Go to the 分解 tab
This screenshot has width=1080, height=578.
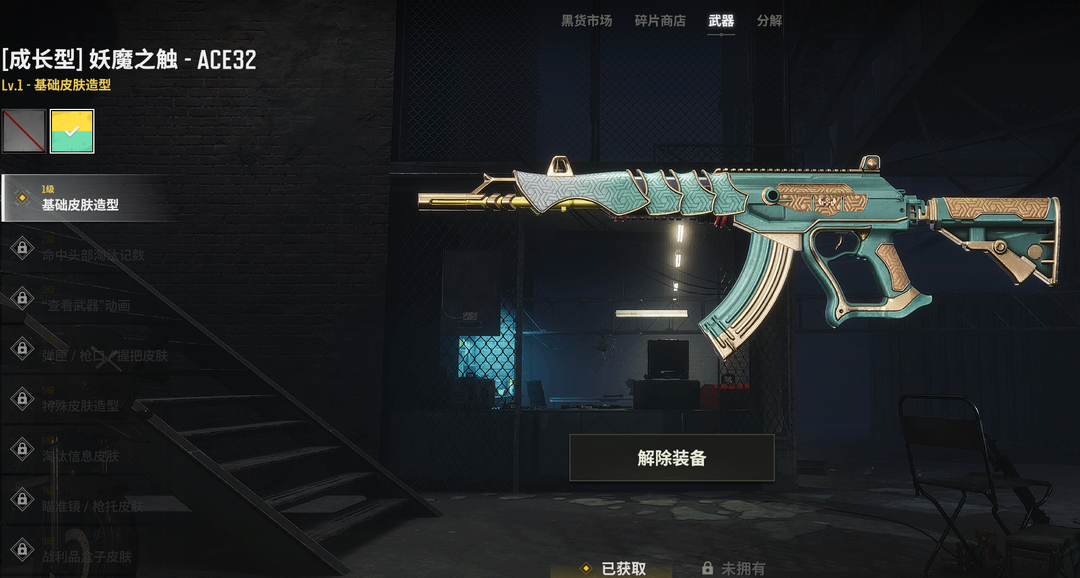point(769,21)
